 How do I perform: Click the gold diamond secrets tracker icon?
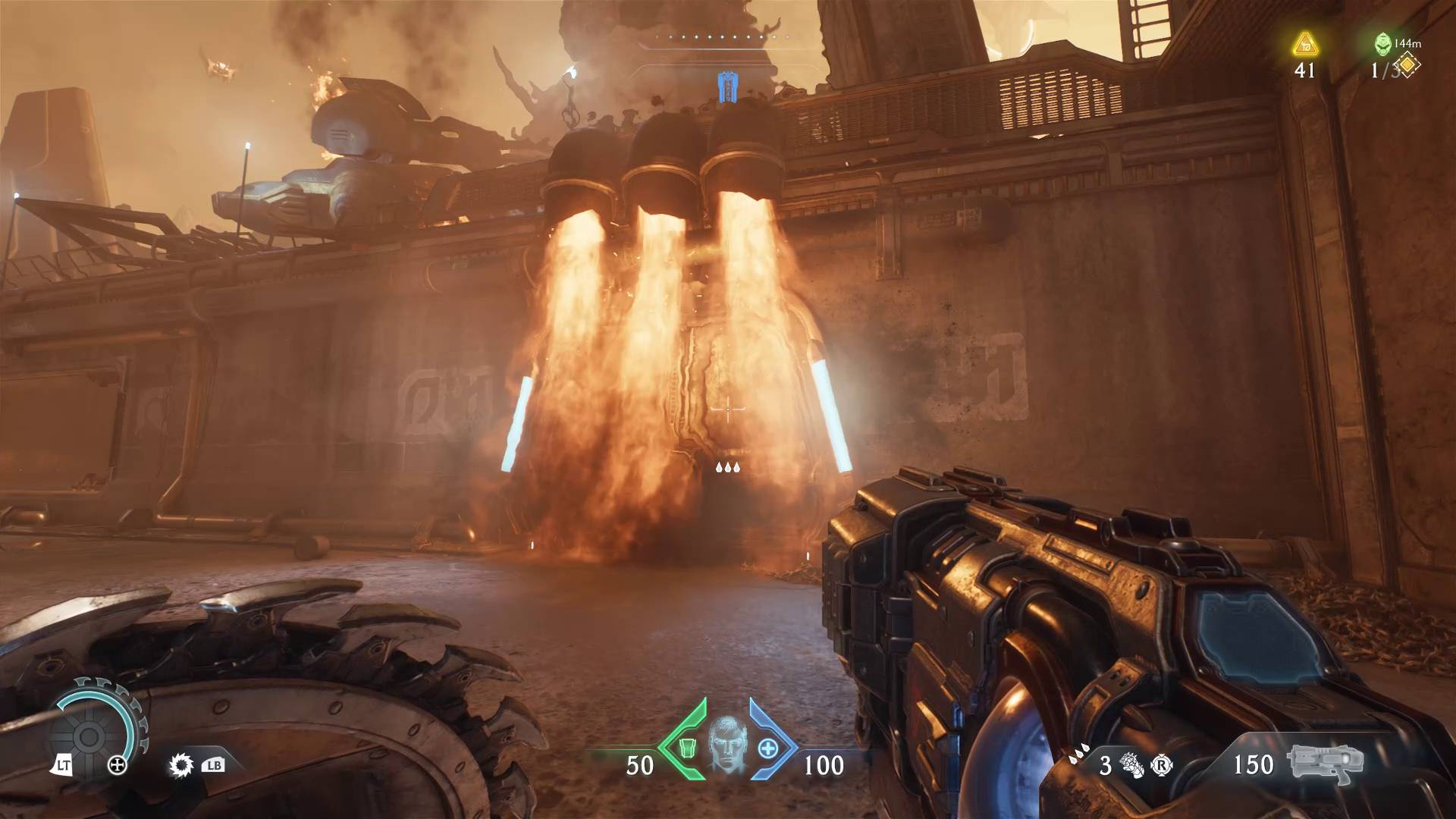click(1407, 66)
